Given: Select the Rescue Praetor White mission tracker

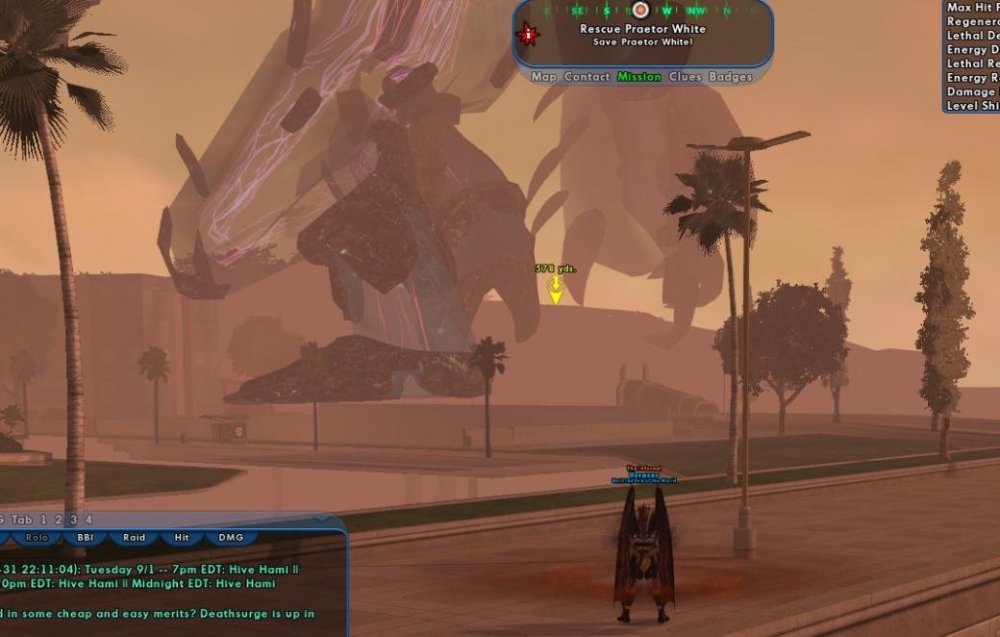Looking at the screenshot, I should click(642, 30).
